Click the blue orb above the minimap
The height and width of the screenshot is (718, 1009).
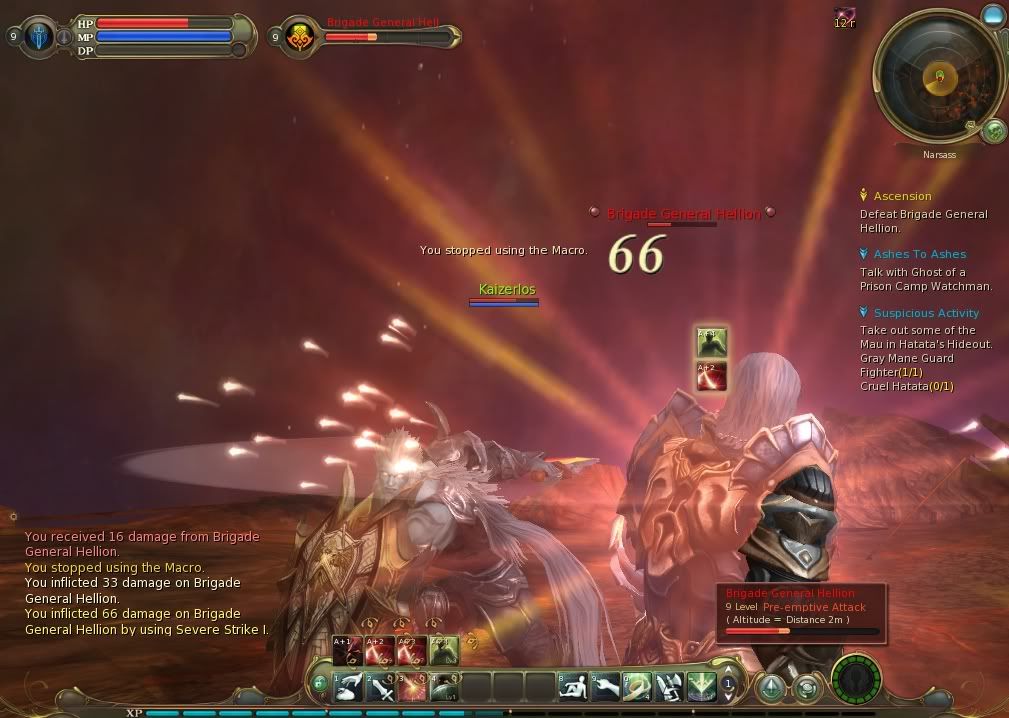click(992, 15)
